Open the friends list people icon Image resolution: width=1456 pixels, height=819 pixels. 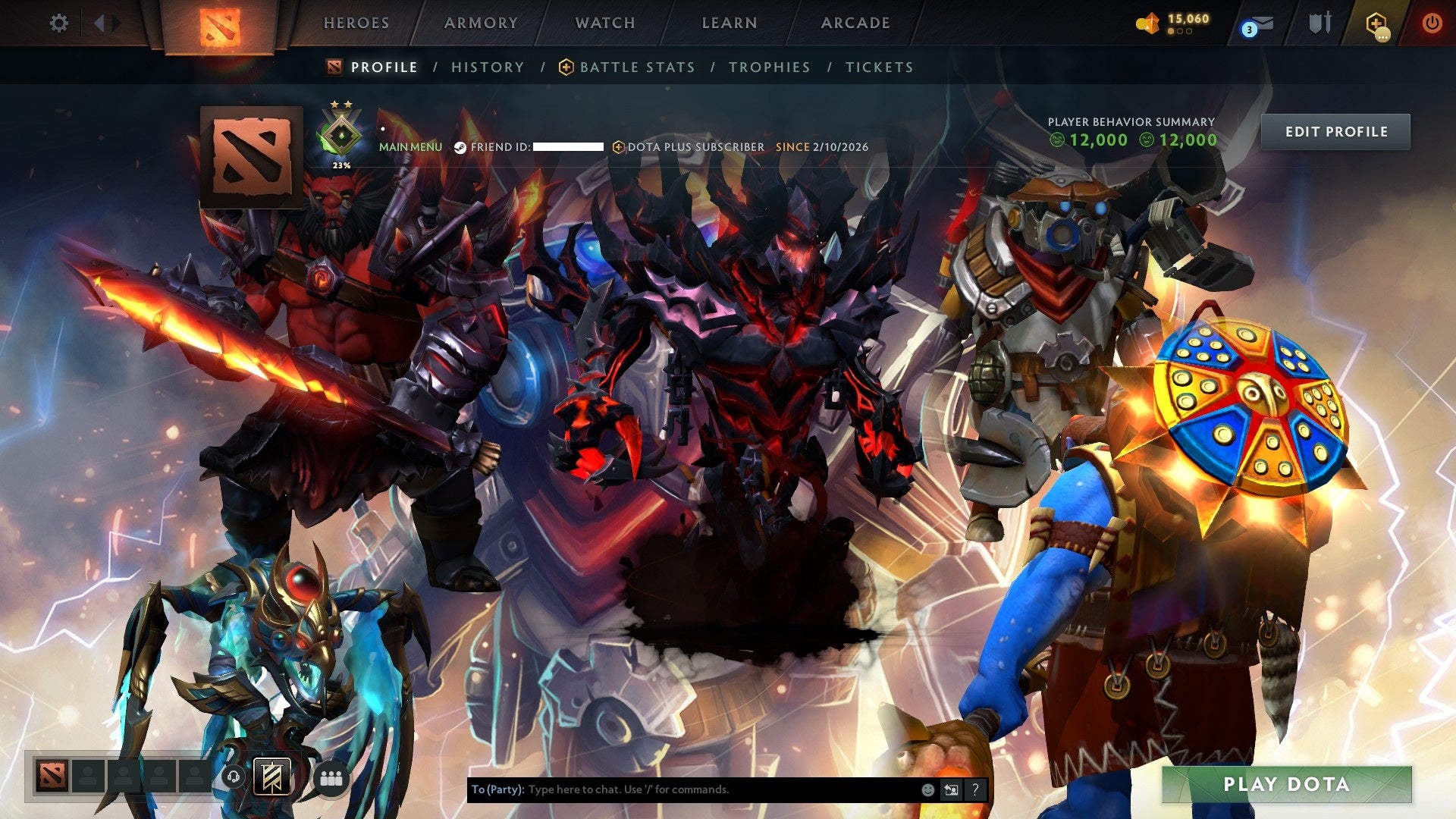[331, 777]
